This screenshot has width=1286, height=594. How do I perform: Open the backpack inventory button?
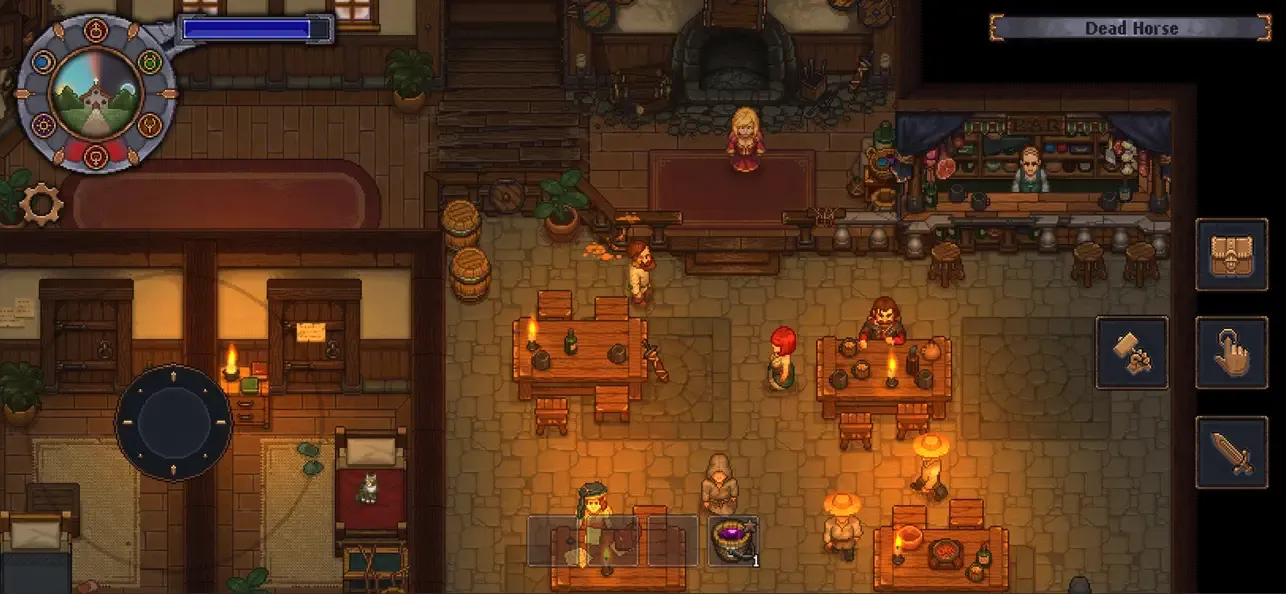[x=1231, y=254]
